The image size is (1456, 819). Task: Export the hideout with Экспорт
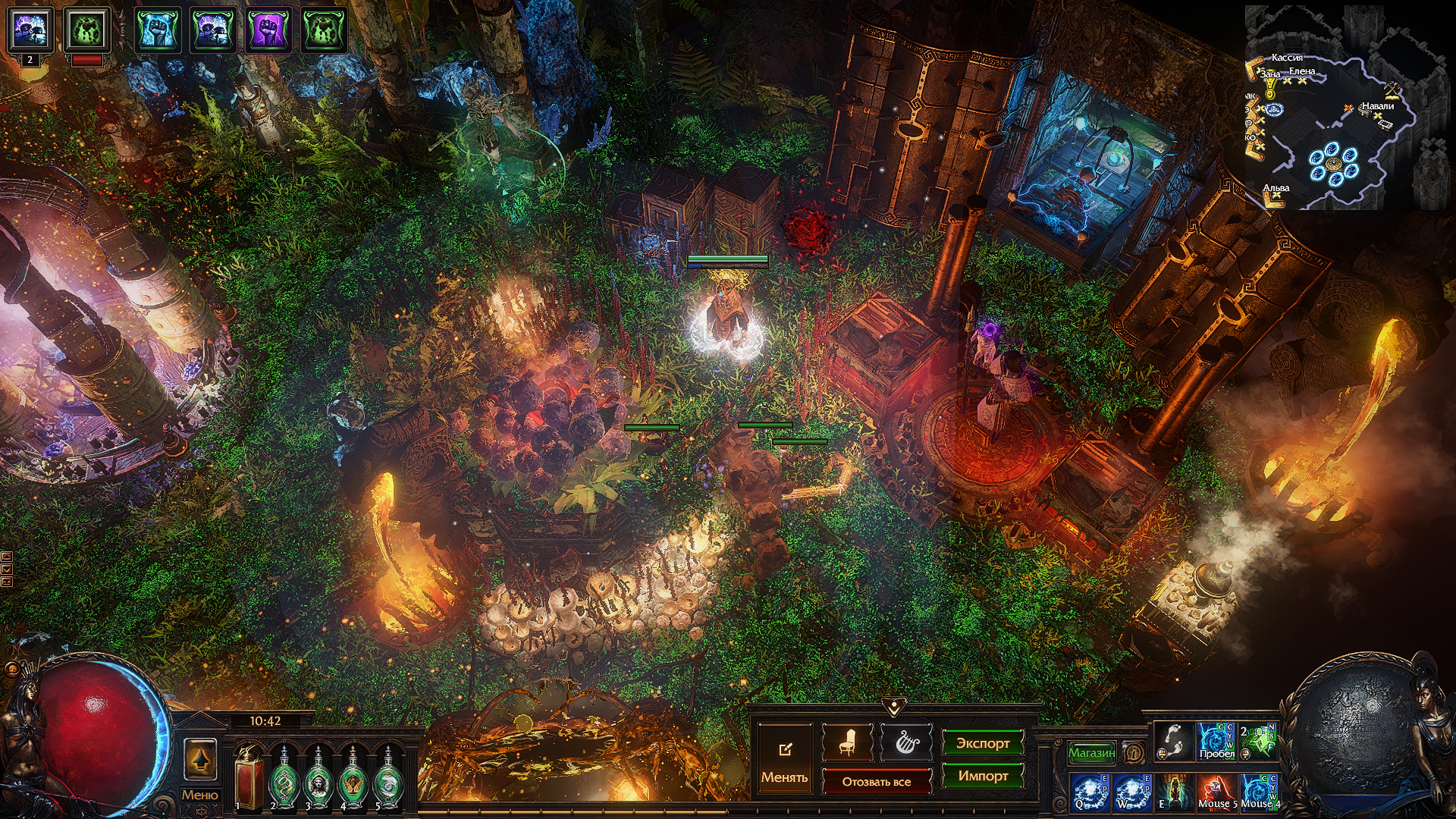(982, 743)
